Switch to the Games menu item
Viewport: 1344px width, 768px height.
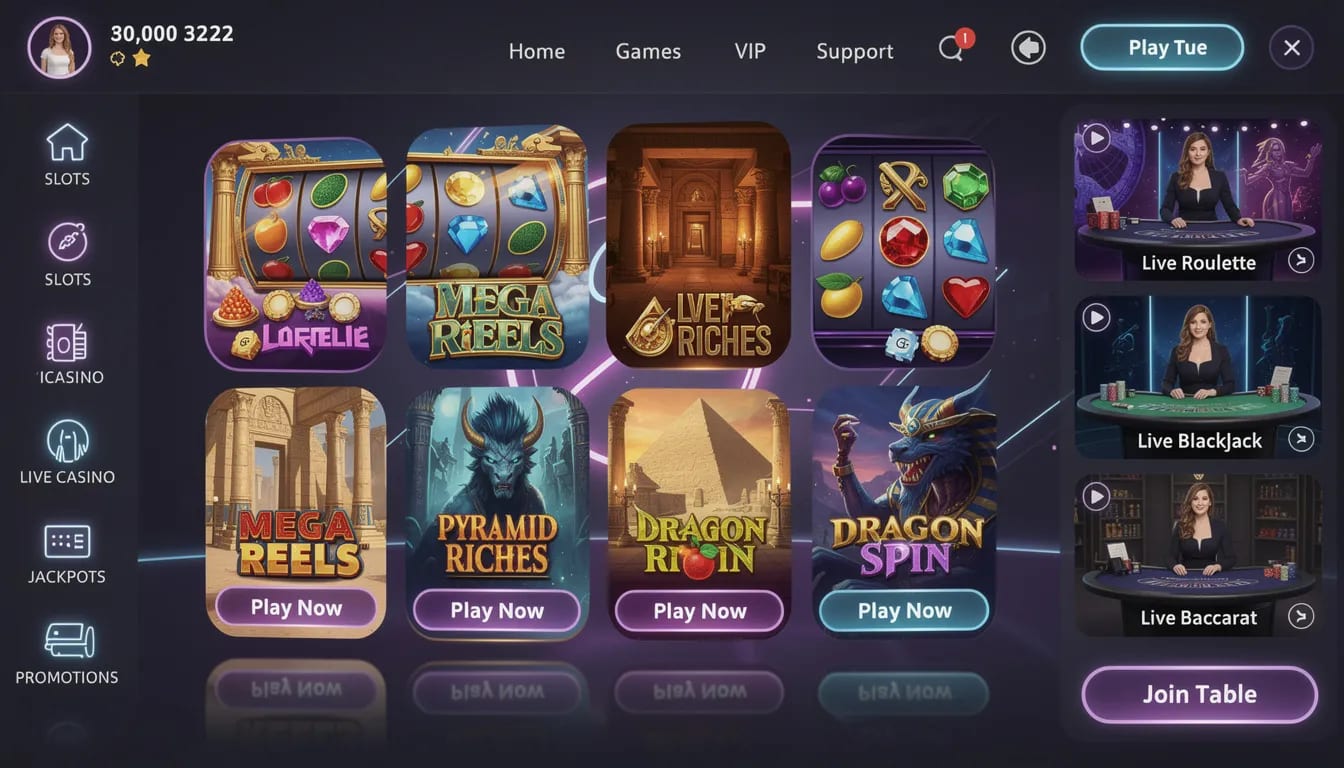click(x=648, y=50)
